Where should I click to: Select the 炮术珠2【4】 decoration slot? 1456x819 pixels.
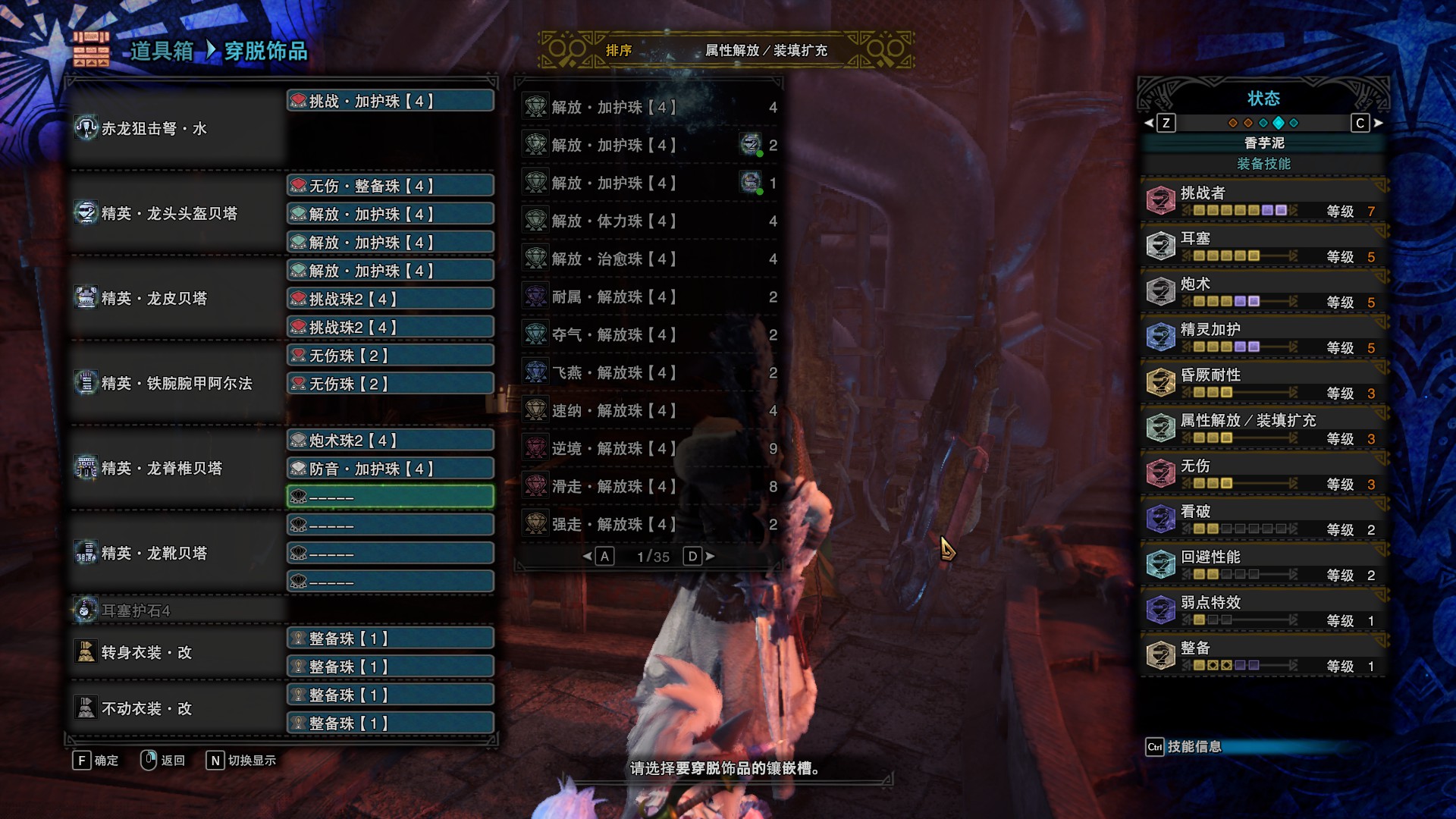coord(391,441)
